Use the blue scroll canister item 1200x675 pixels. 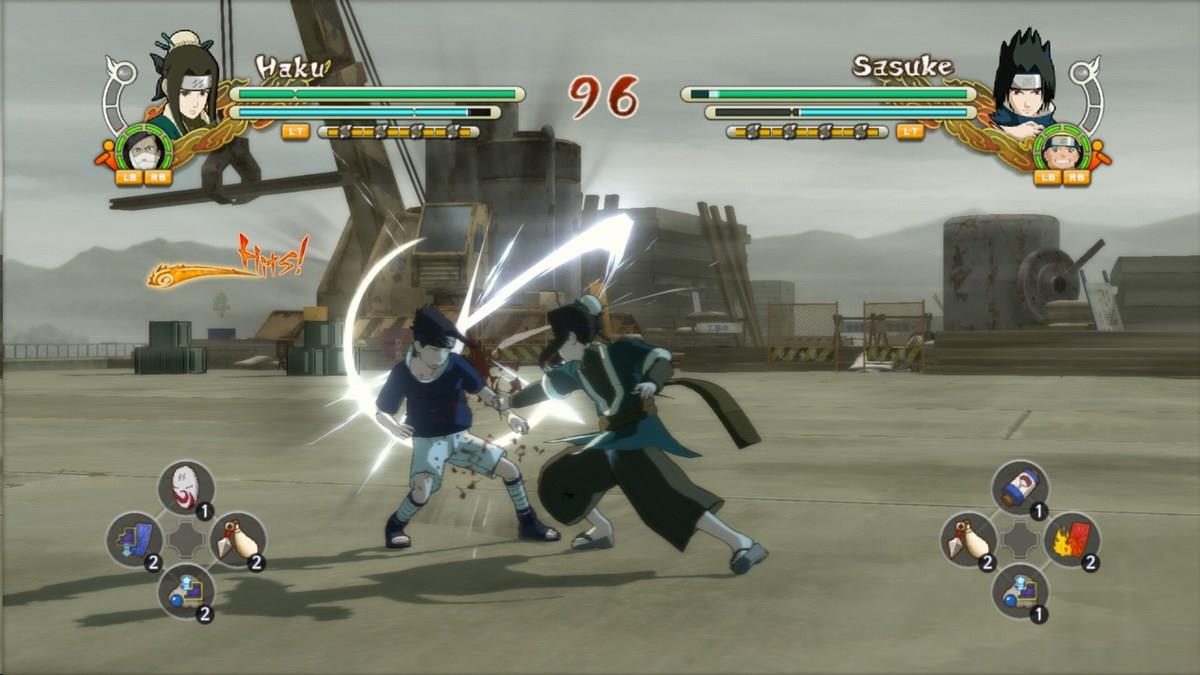1020,487
